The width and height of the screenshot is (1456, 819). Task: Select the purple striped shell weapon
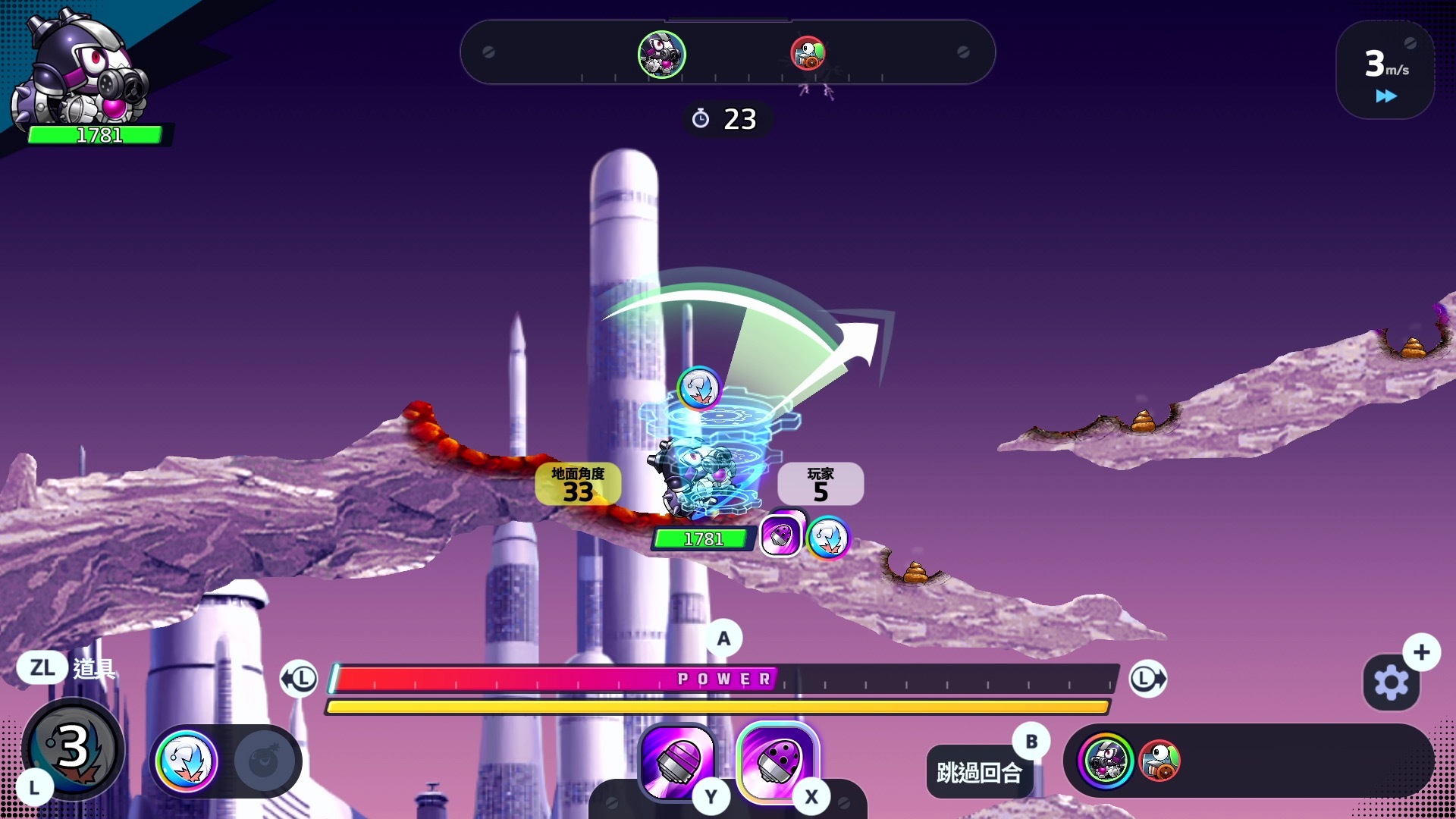677,761
